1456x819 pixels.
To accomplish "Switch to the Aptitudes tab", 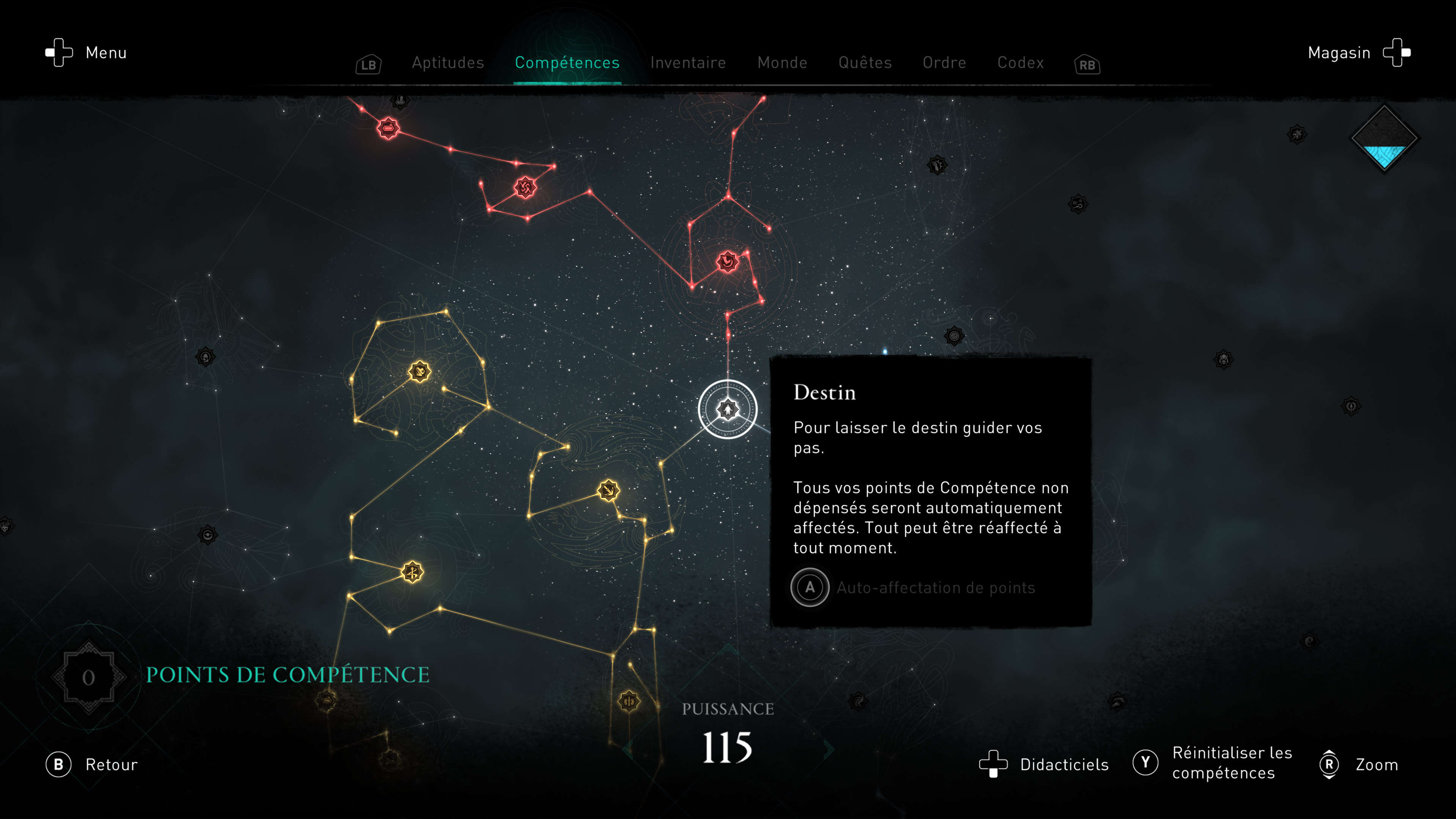I will [x=448, y=62].
